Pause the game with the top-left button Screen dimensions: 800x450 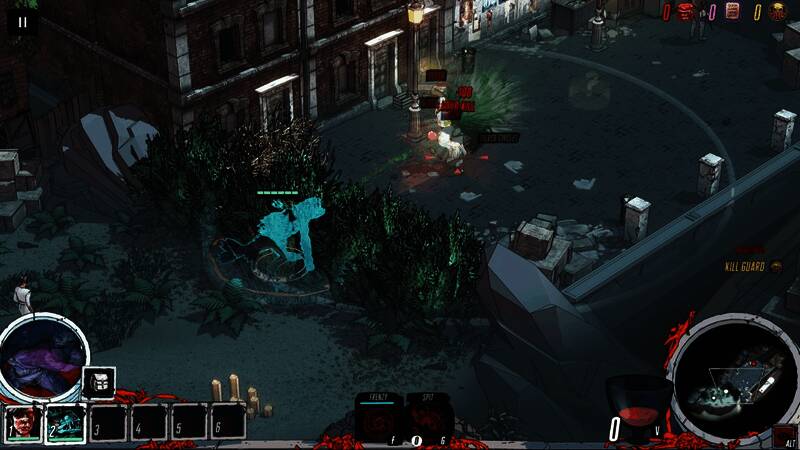pyautogui.click(x=22, y=21)
